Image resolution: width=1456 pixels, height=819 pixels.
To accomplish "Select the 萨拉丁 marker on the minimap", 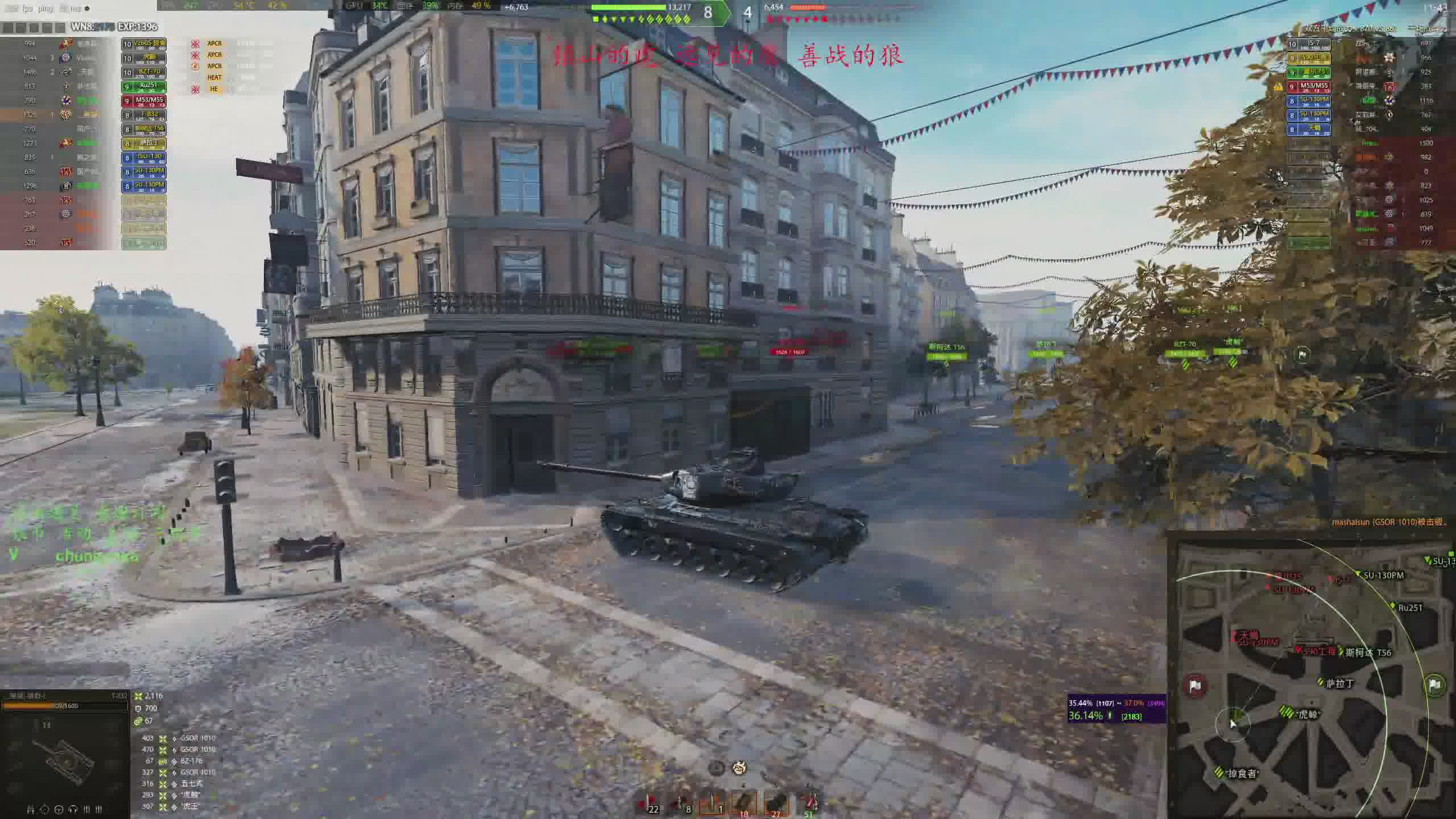I will [x=1339, y=684].
